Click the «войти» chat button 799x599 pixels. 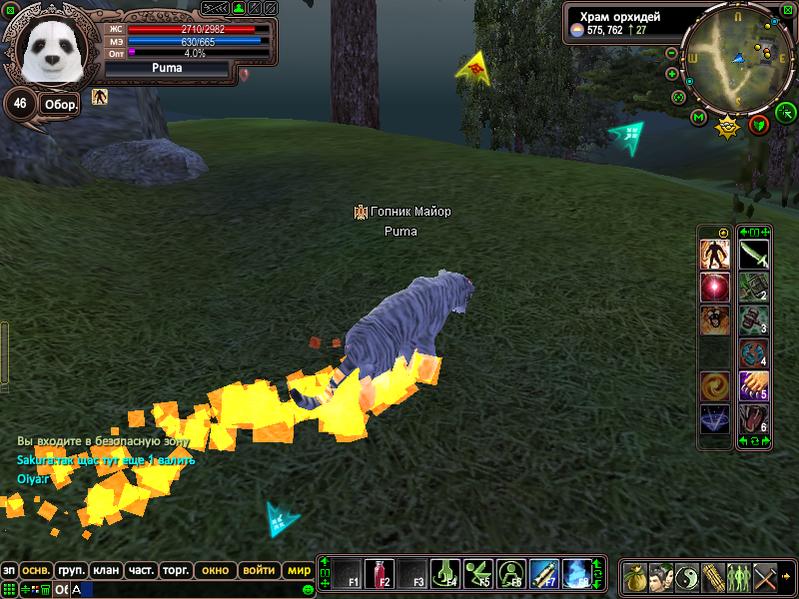(258, 570)
